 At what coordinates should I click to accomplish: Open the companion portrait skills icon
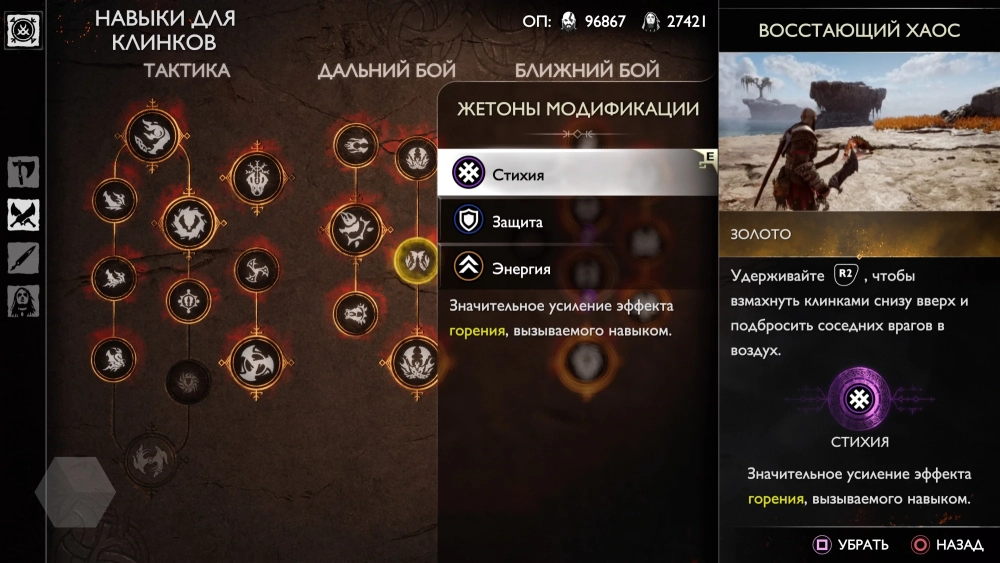(x=23, y=300)
